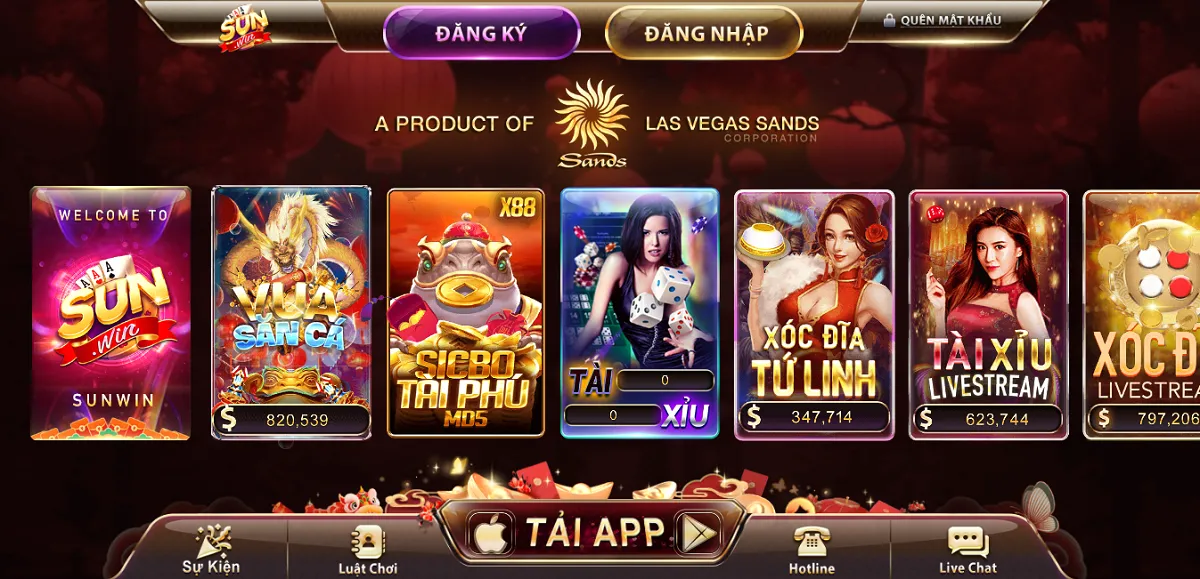
Task: Launch the Sicbo Tài Phú MD5 game
Action: (x=465, y=312)
